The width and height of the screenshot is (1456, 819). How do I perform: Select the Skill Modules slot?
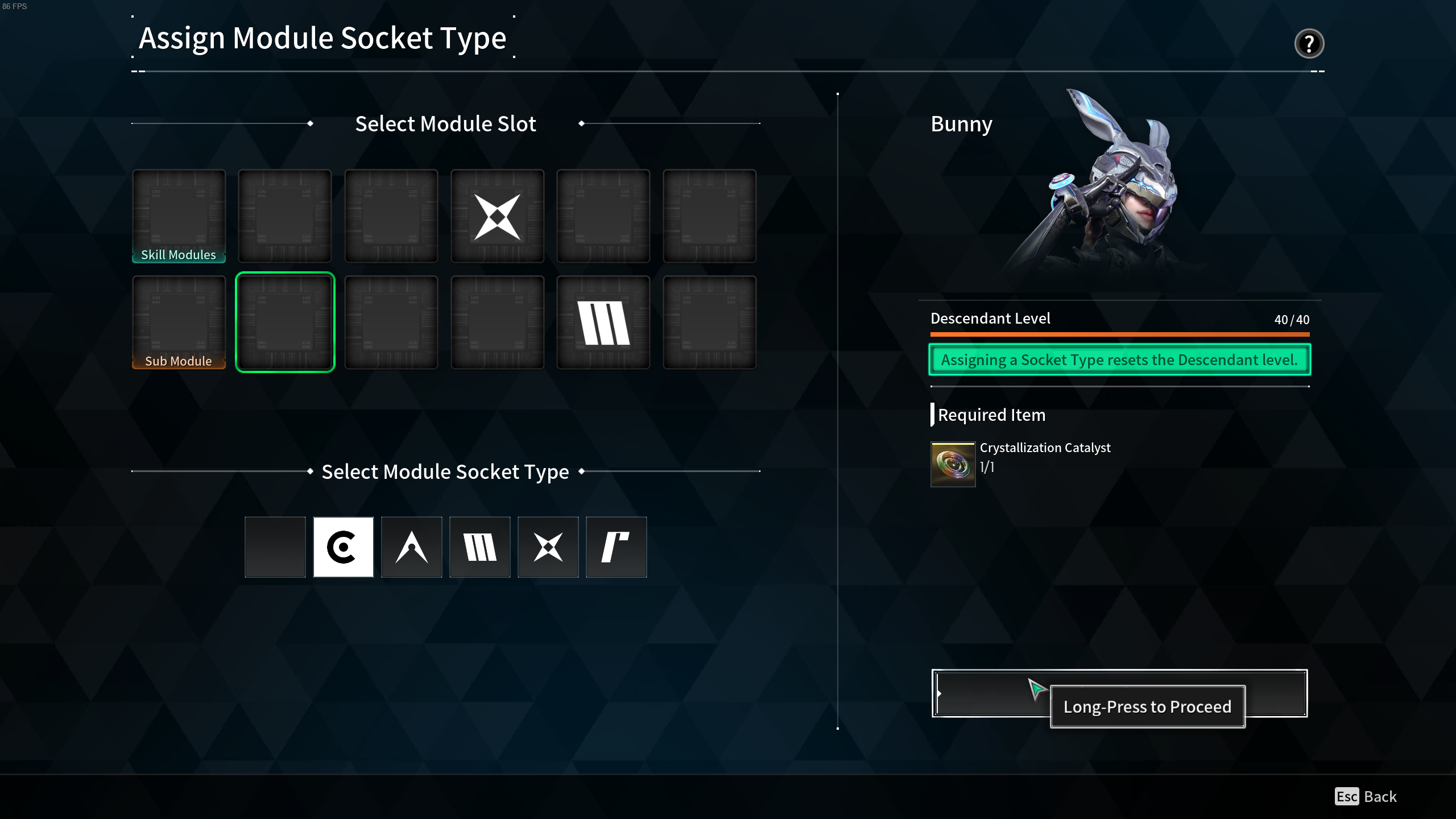pyautogui.click(x=179, y=216)
